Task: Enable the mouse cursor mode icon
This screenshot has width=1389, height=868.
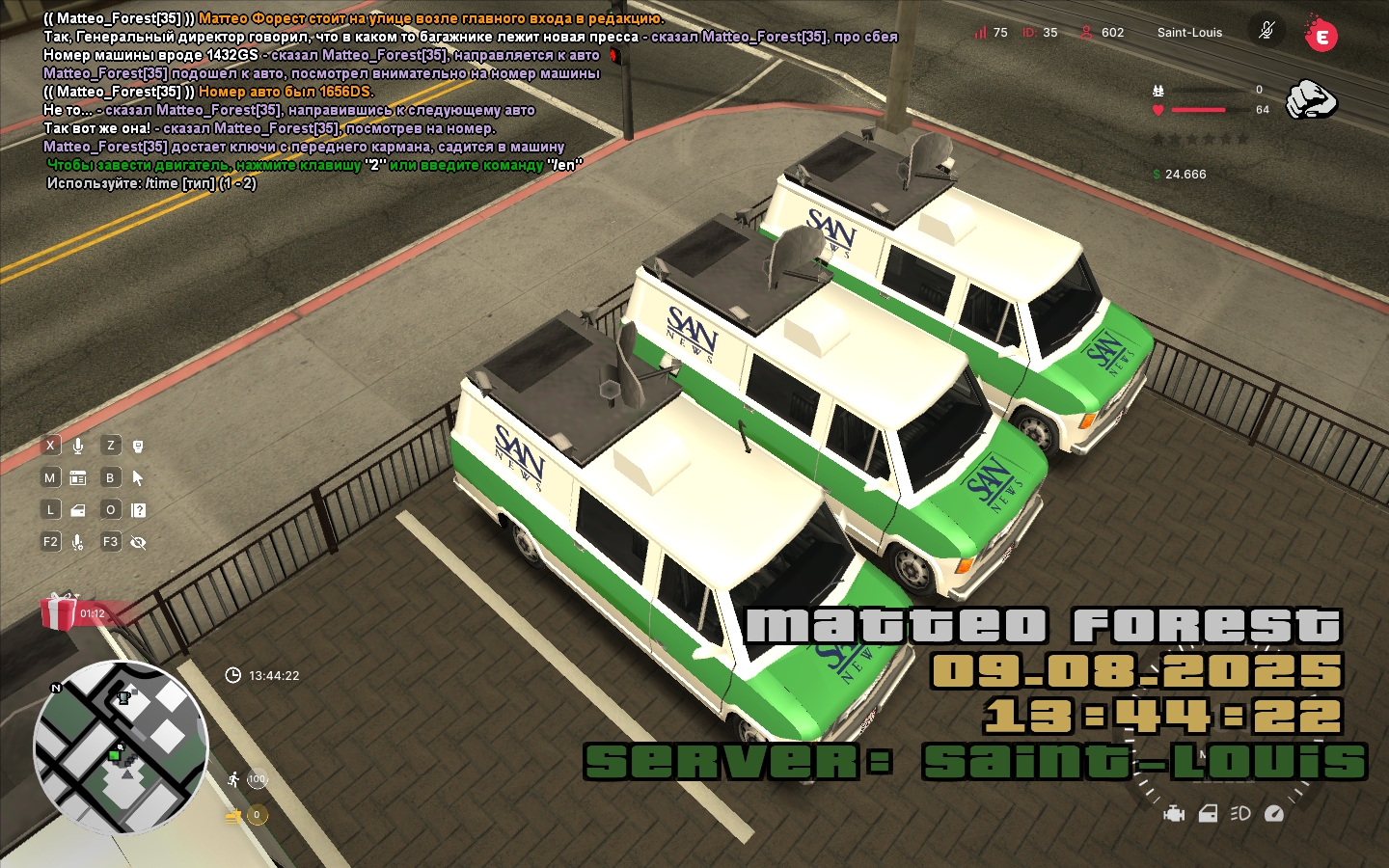Action: pos(138,477)
